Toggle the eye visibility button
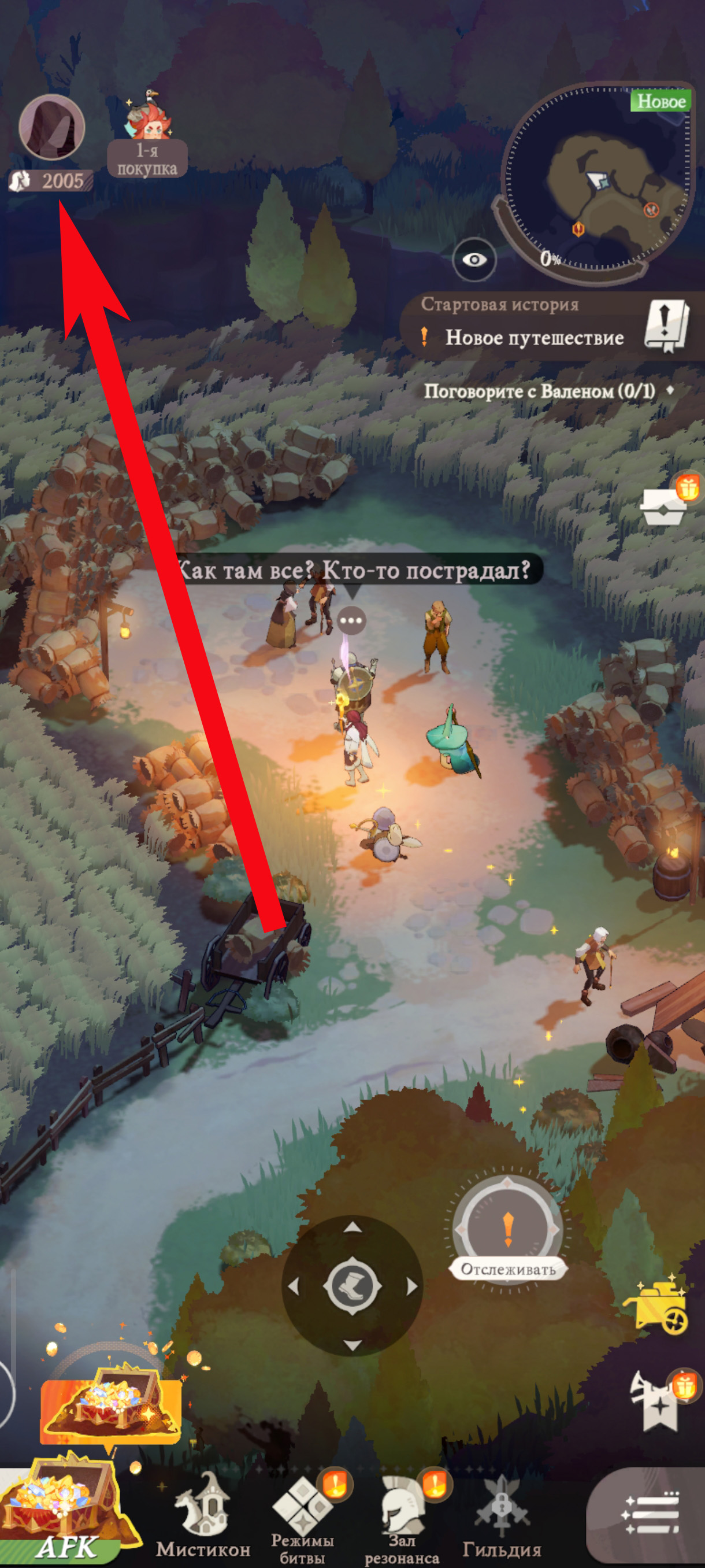The width and height of the screenshot is (705, 1568). tap(474, 260)
